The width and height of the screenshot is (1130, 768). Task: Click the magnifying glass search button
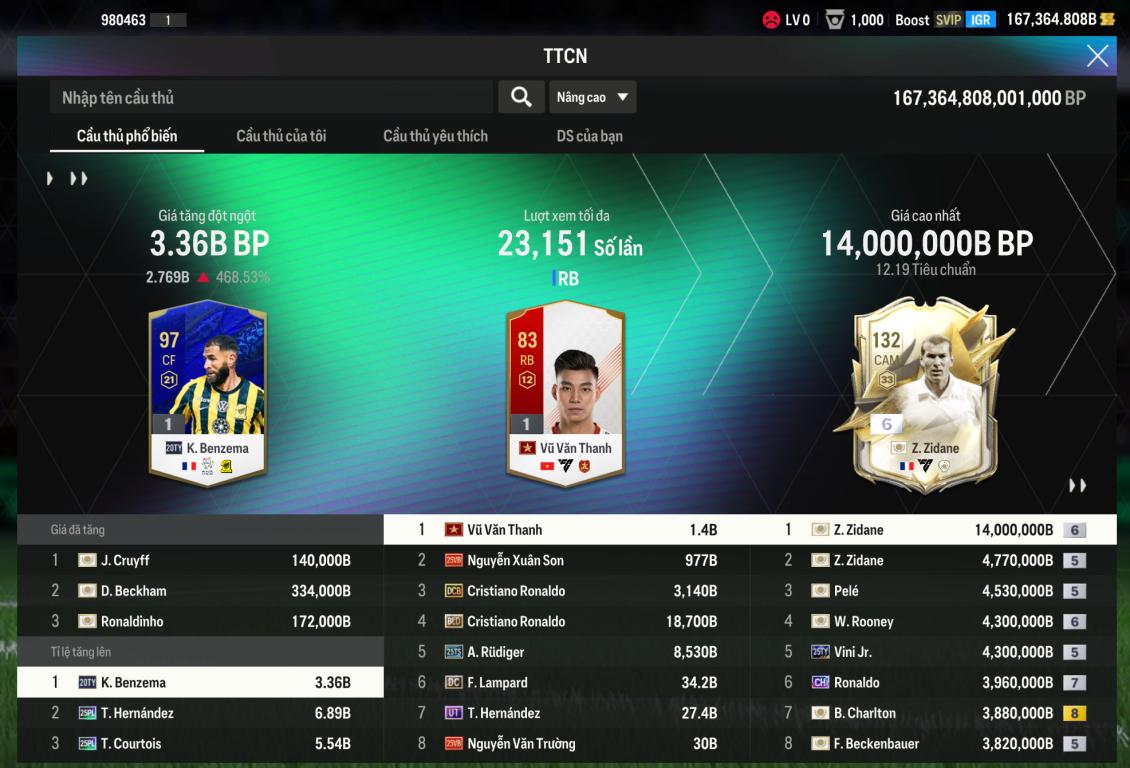(x=521, y=97)
